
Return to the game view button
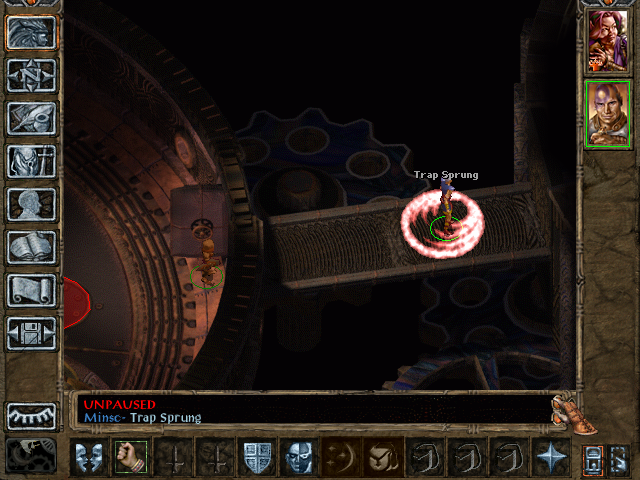click(x=31, y=32)
